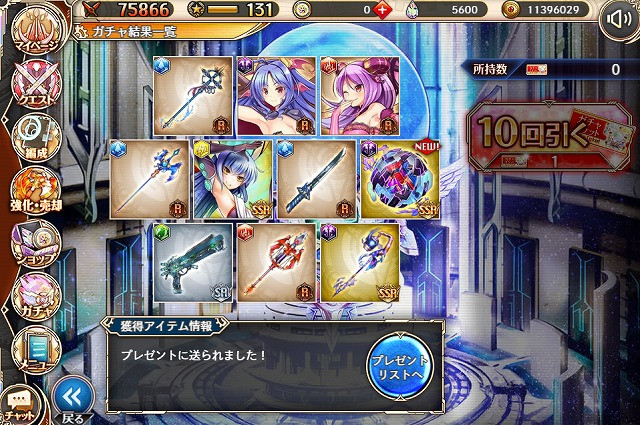640x425 pixels.
Task: Inspect the green SR gun weapon
Action: pos(193,262)
